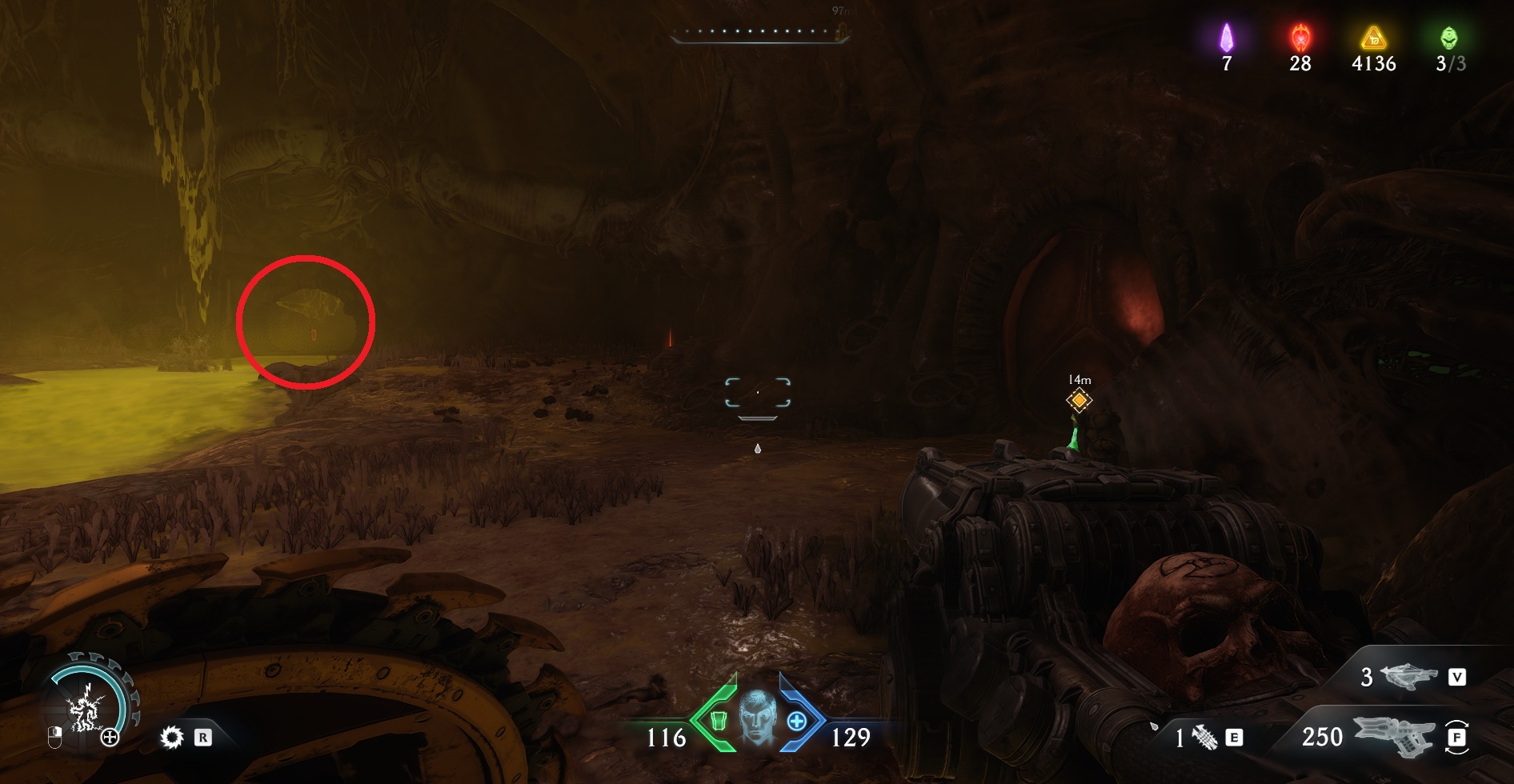Click the compass bar at top
Screen dimensions: 1514x784
pyautogui.click(x=759, y=33)
